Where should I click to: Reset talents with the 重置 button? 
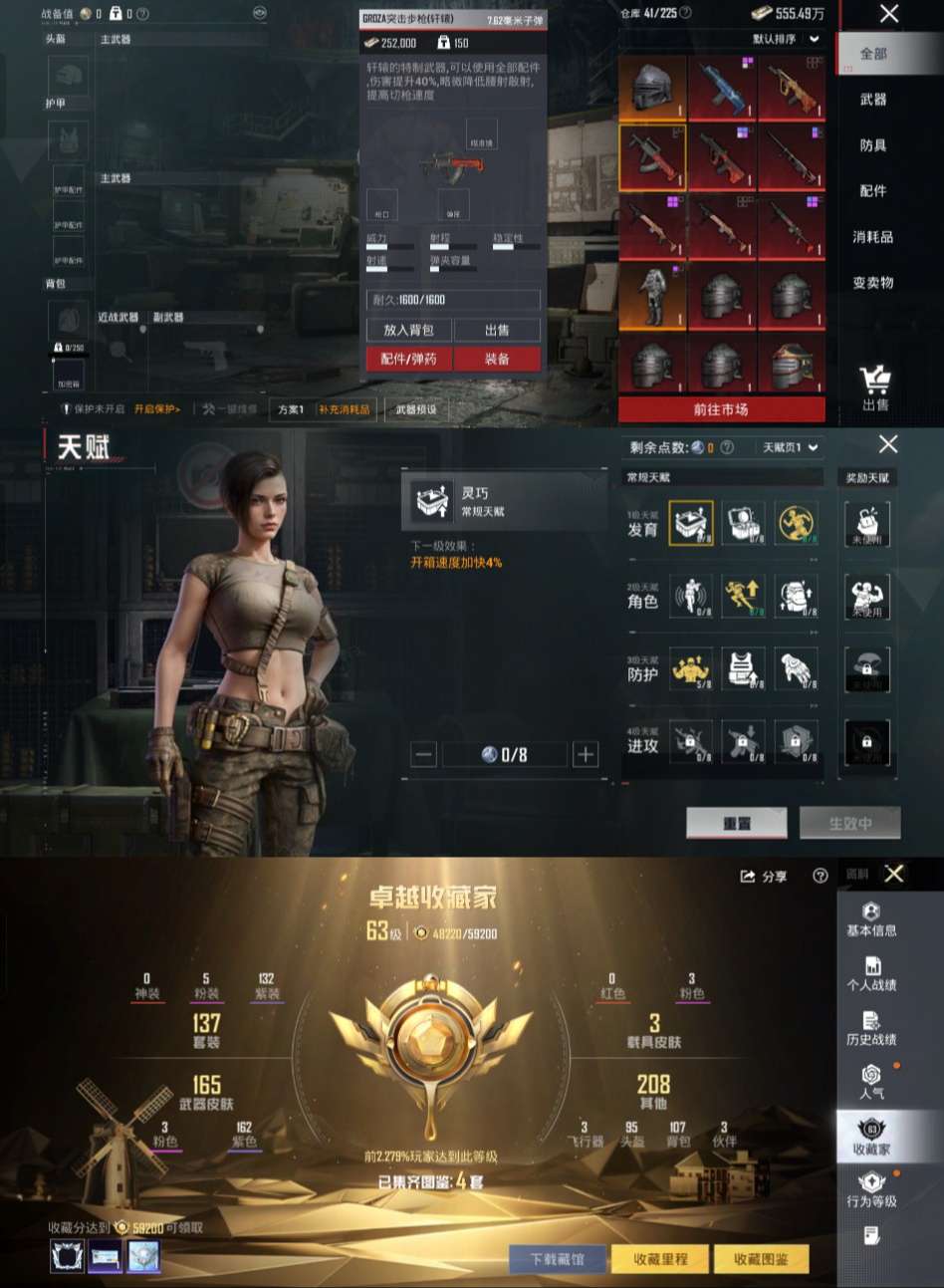(x=737, y=823)
